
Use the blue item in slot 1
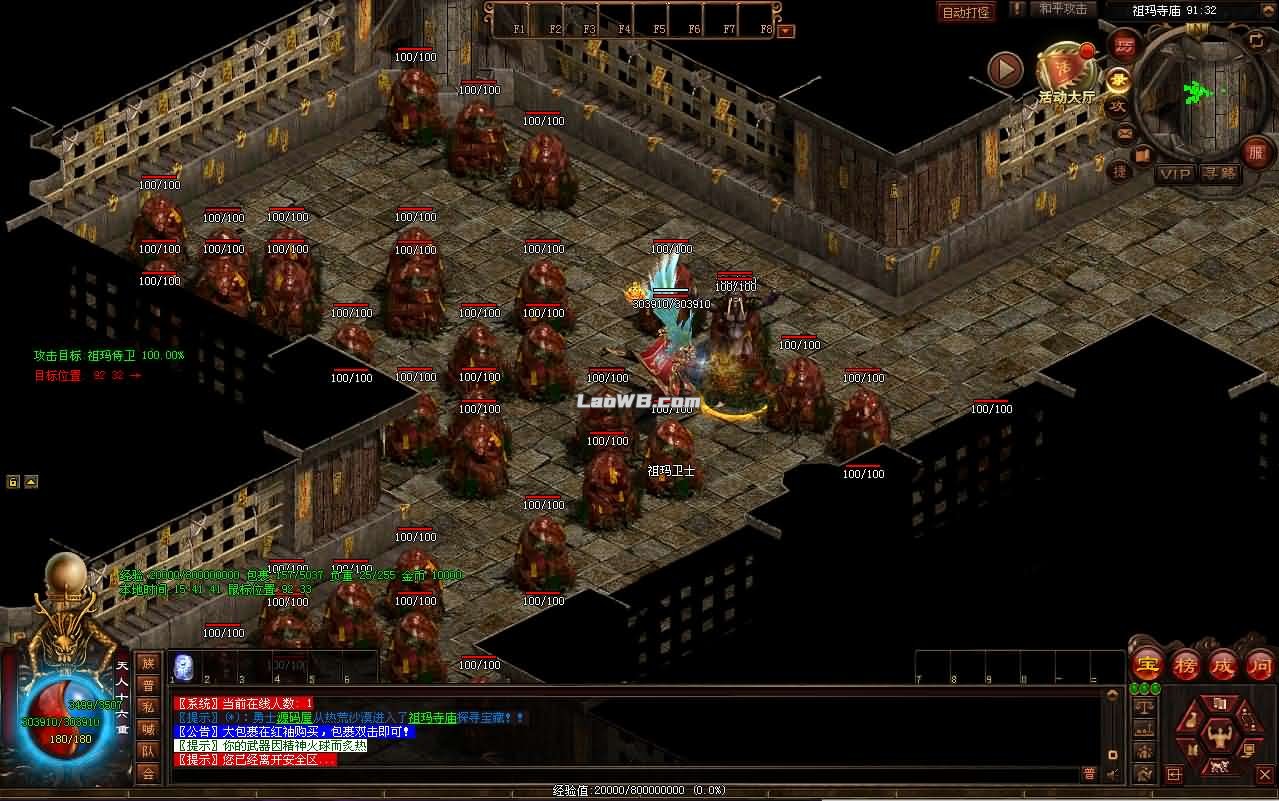184,666
